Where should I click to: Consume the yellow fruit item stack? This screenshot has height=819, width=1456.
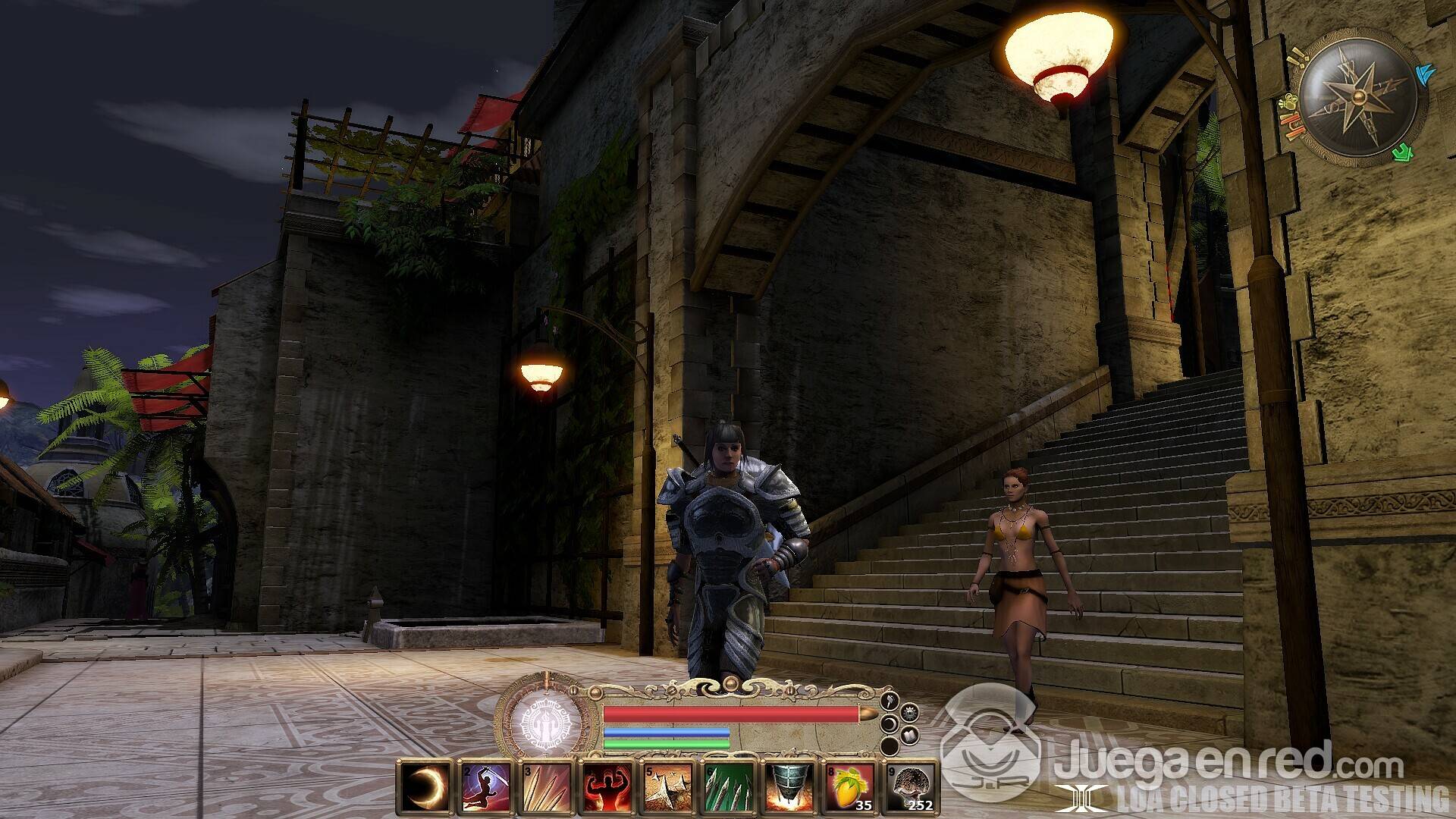pyautogui.click(x=849, y=786)
